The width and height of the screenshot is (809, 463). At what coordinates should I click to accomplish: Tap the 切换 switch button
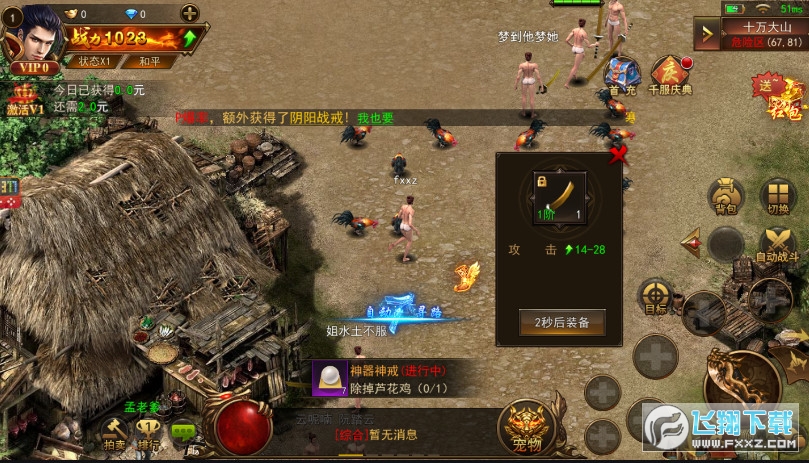[x=777, y=197]
